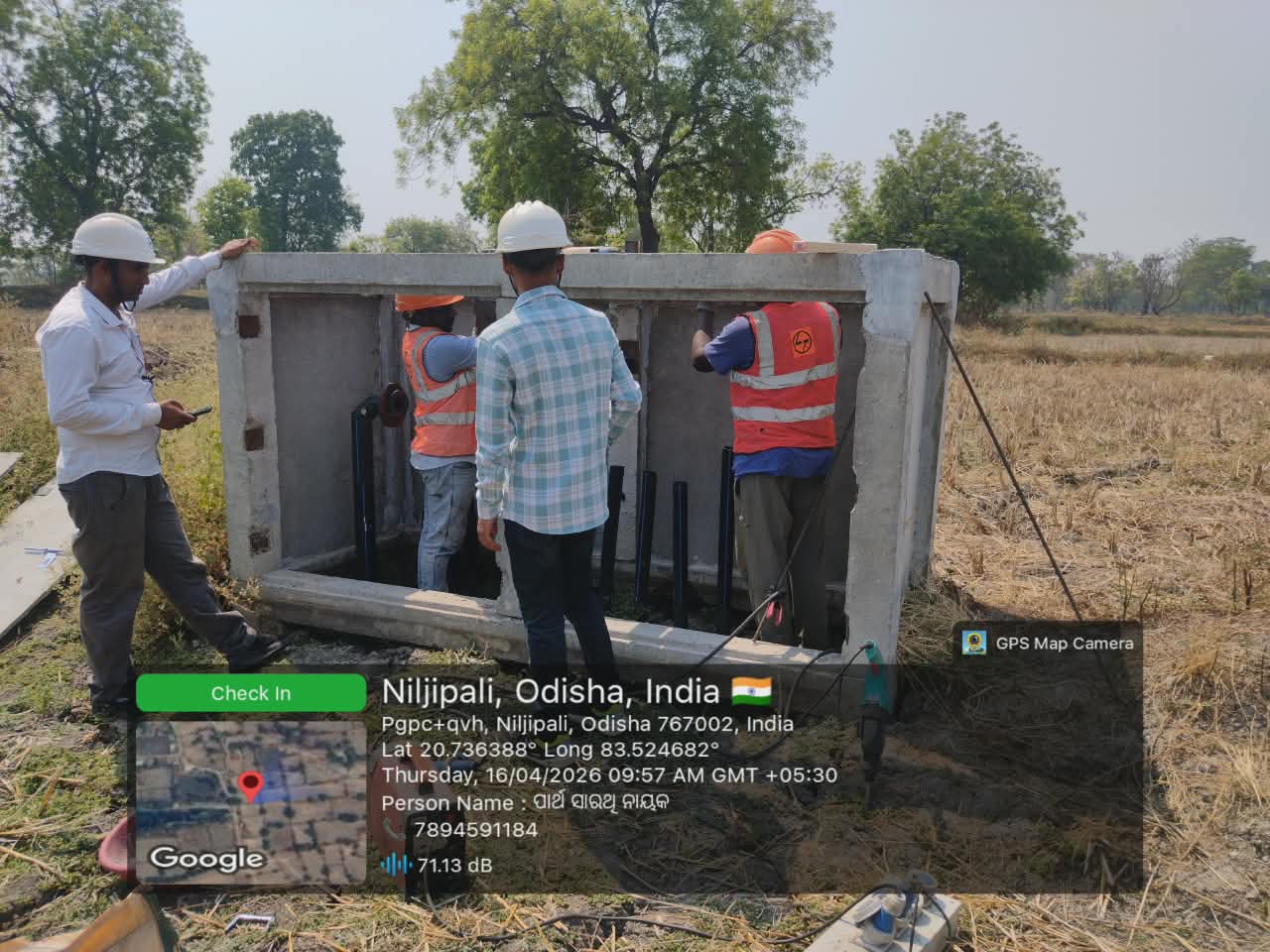Screen dimensions: 1270x952
Task: Click the green Check In button
Action: (250, 693)
